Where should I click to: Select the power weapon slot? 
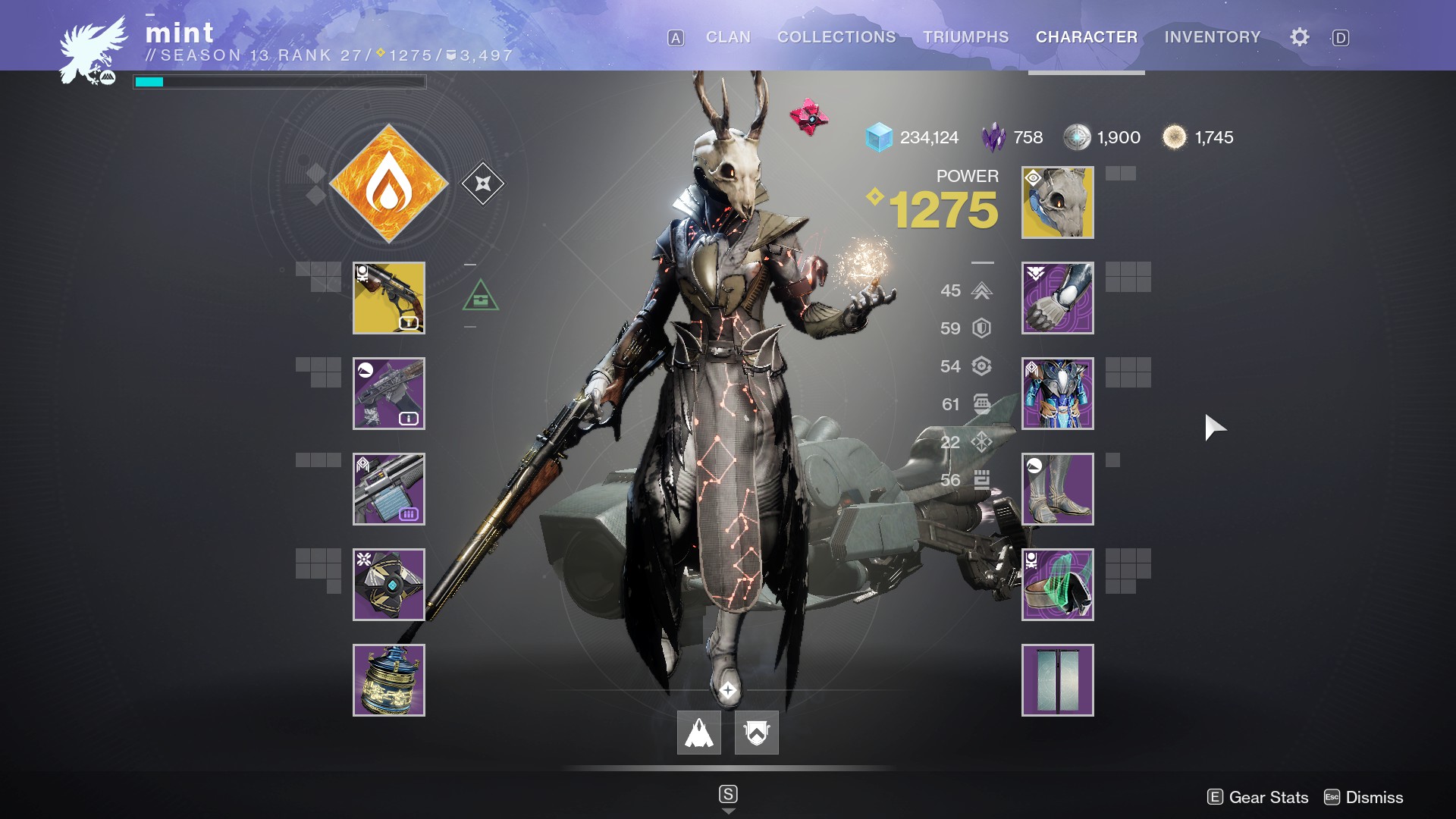389,489
